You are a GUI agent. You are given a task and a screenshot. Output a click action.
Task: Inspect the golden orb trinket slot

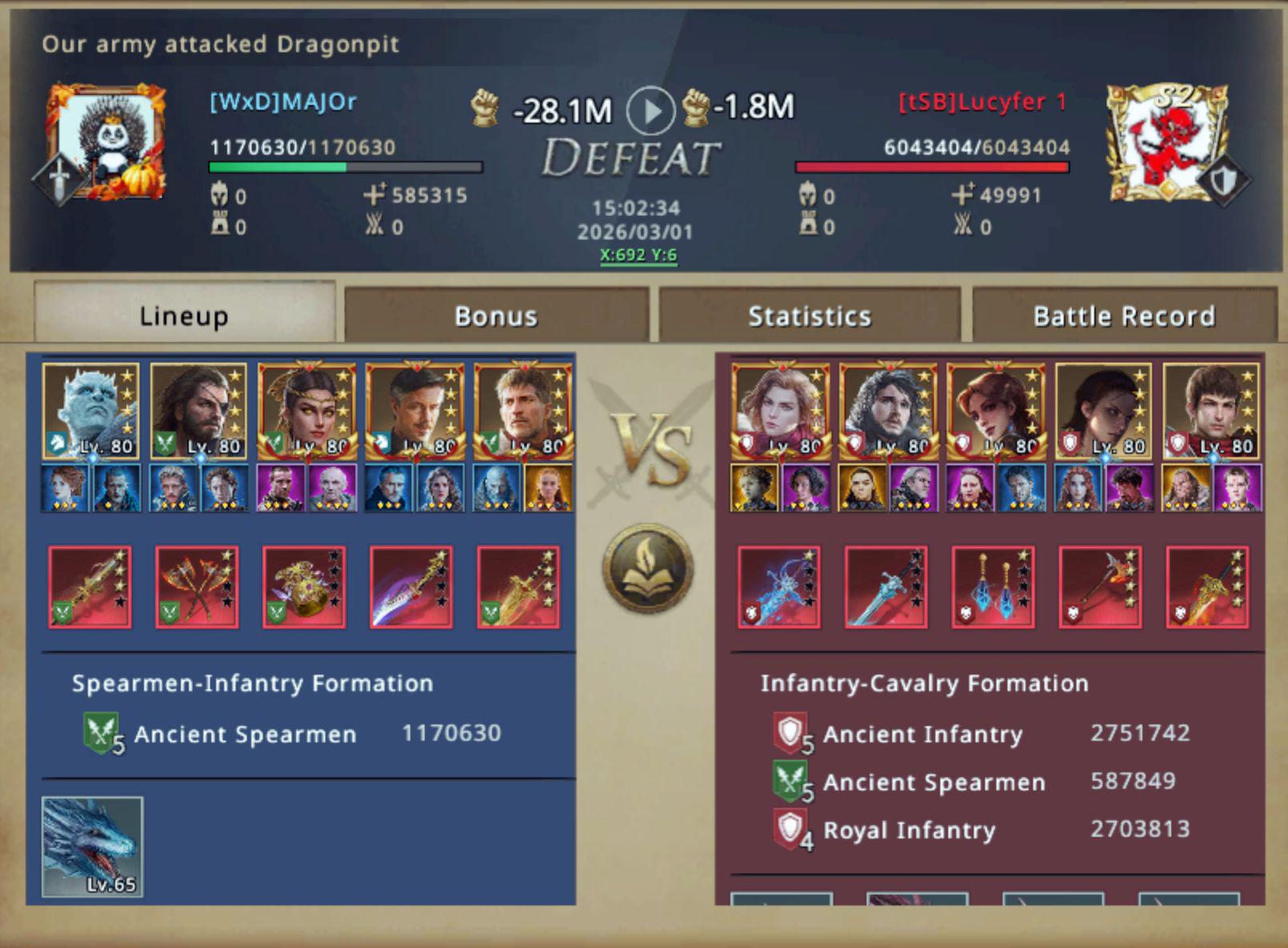[304, 587]
